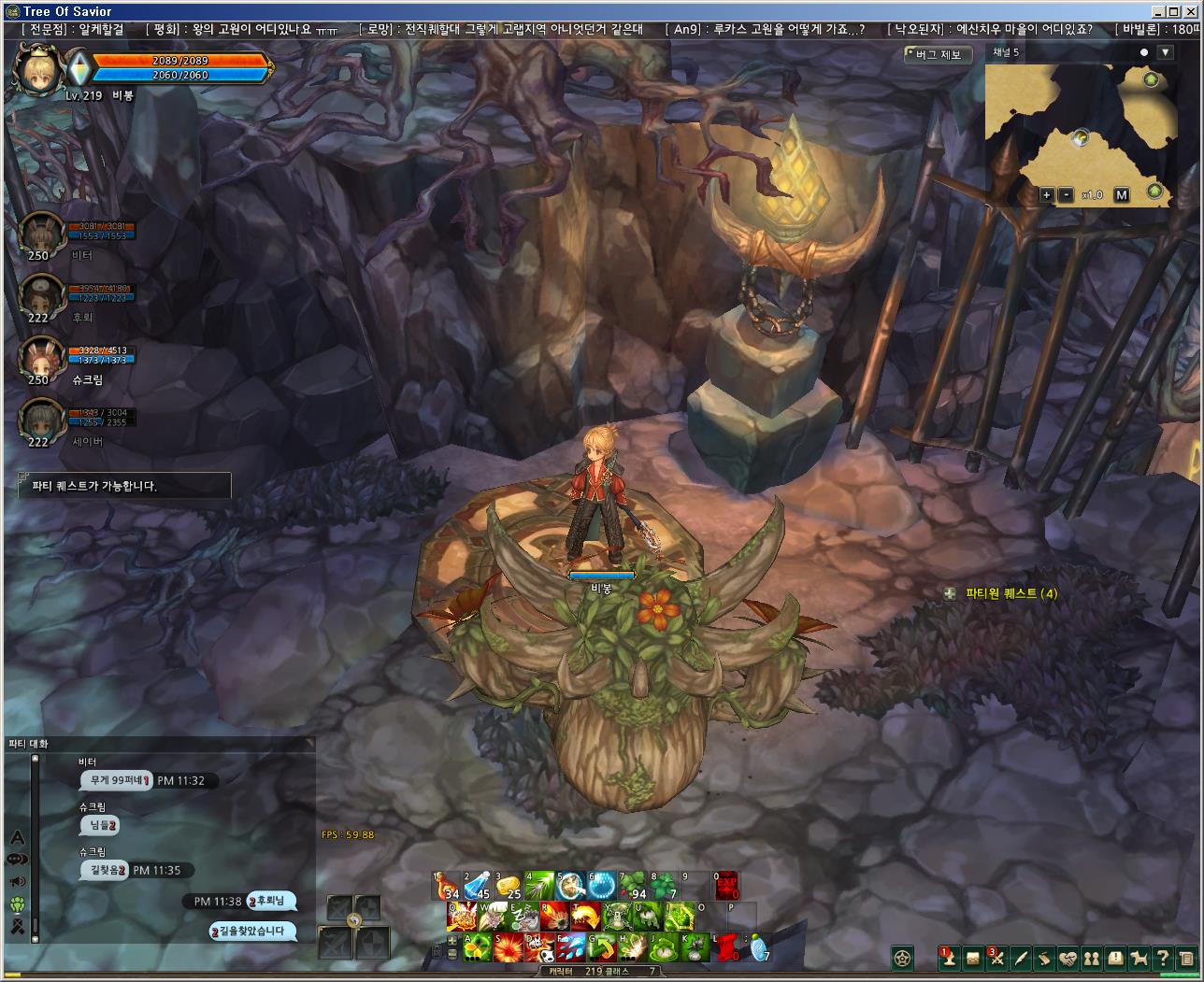
Task: Select the gold bar item in slot 3
Action: pos(508,886)
